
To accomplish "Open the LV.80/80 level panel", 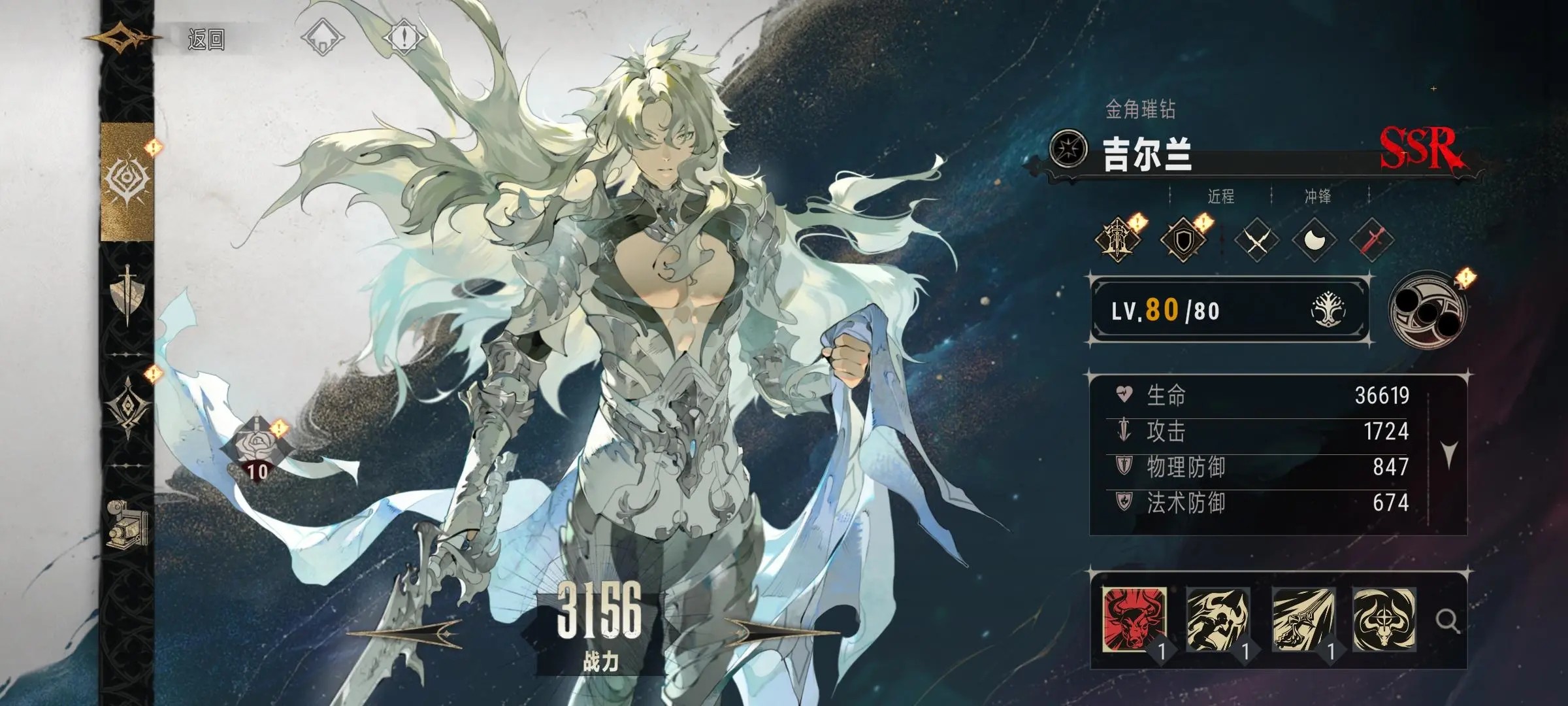I will [x=1228, y=310].
